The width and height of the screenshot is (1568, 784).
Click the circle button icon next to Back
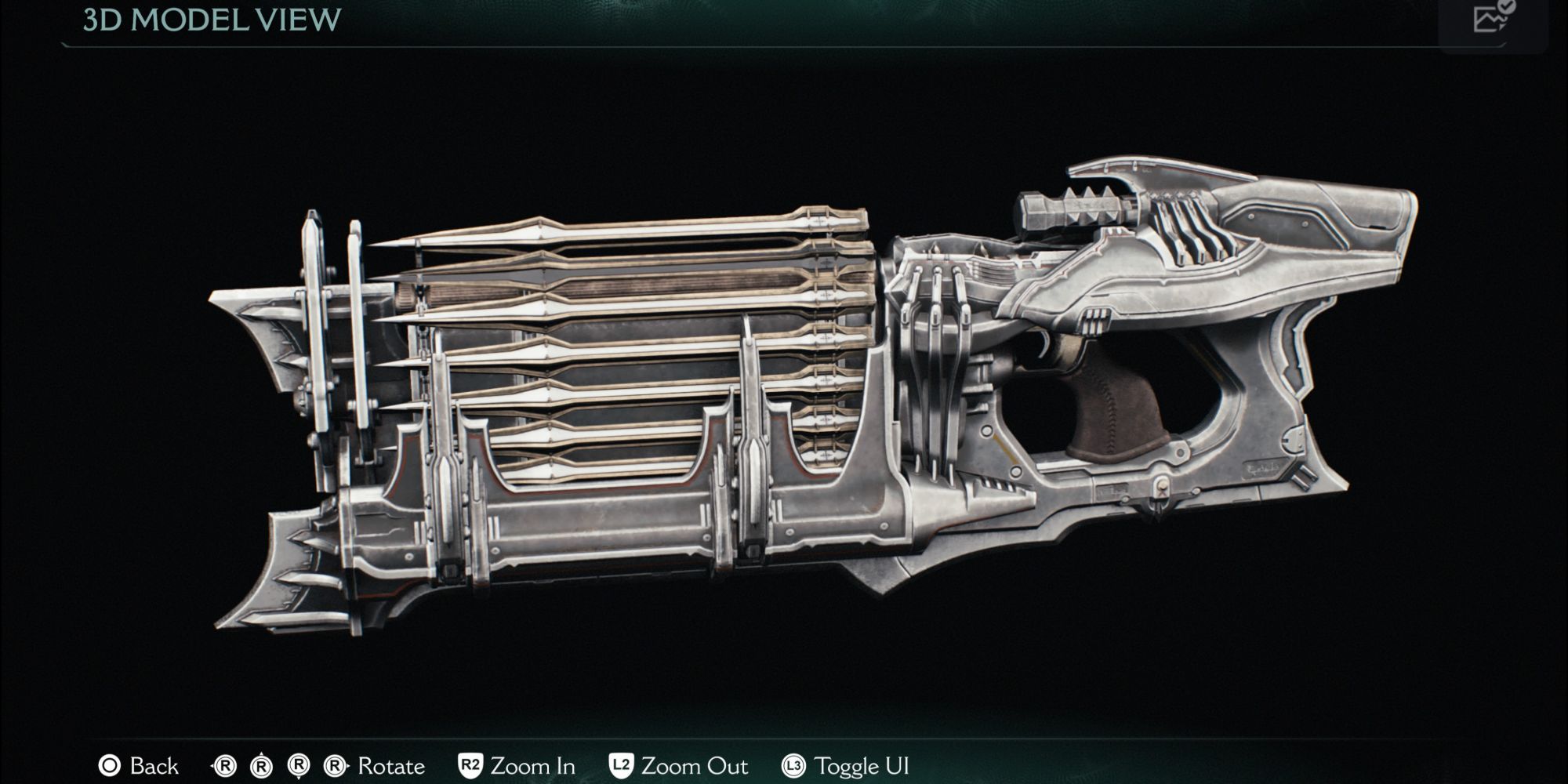[109, 766]
